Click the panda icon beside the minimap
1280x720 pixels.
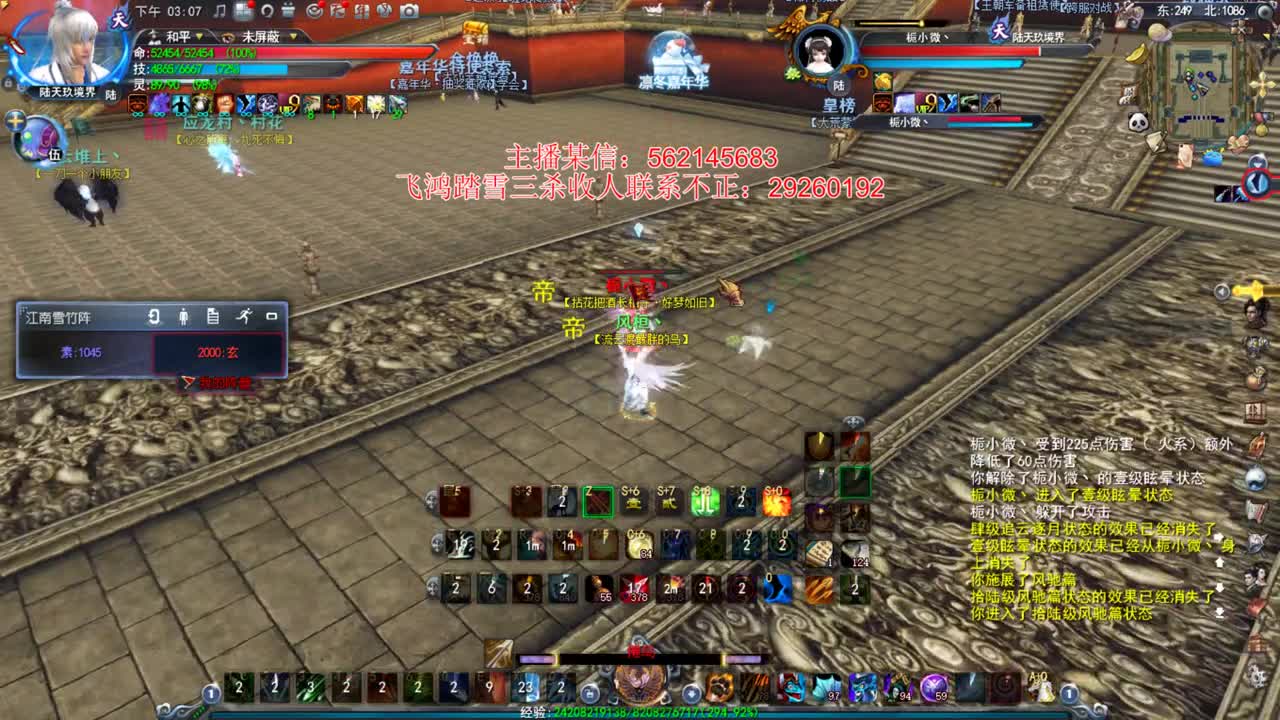[1138, 120]
